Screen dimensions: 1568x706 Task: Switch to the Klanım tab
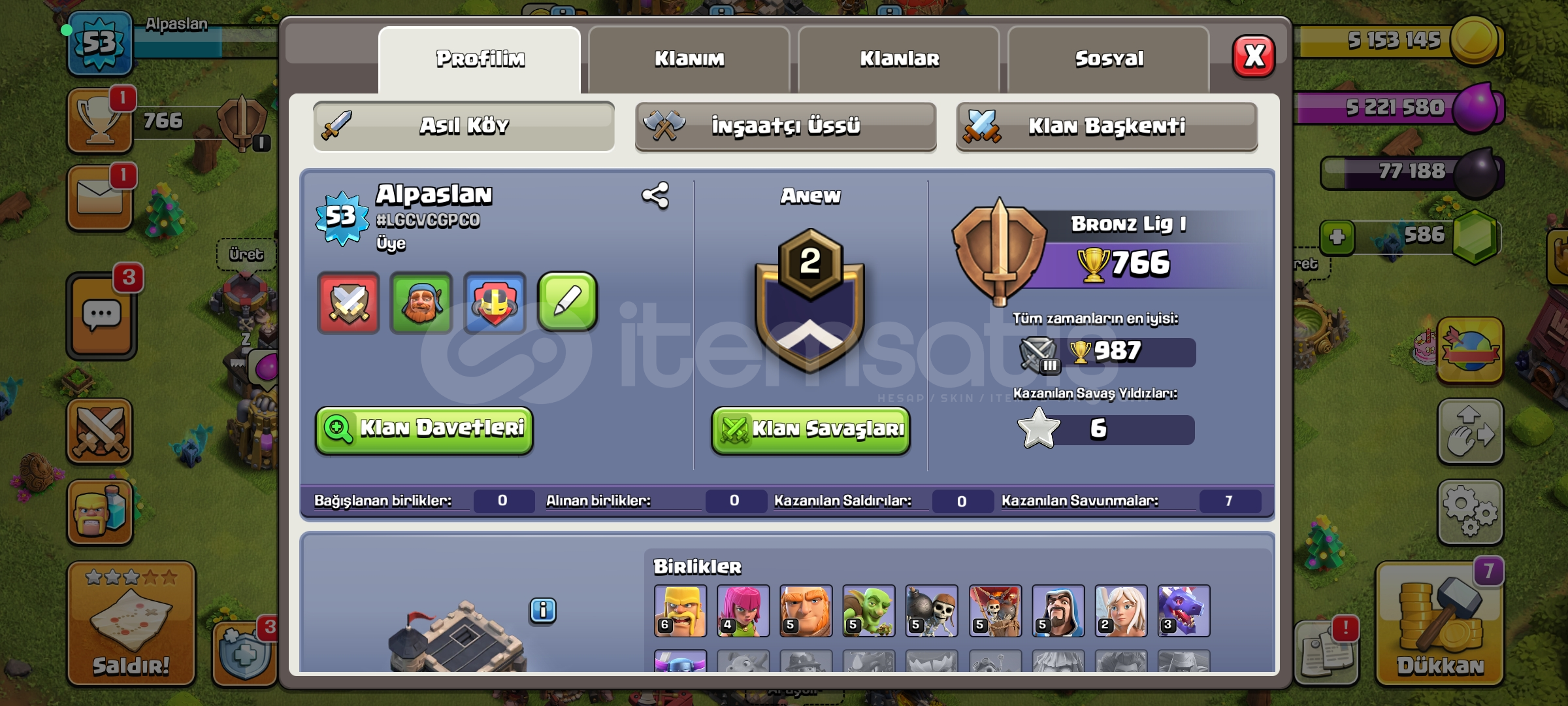click(x=691, y=58)
